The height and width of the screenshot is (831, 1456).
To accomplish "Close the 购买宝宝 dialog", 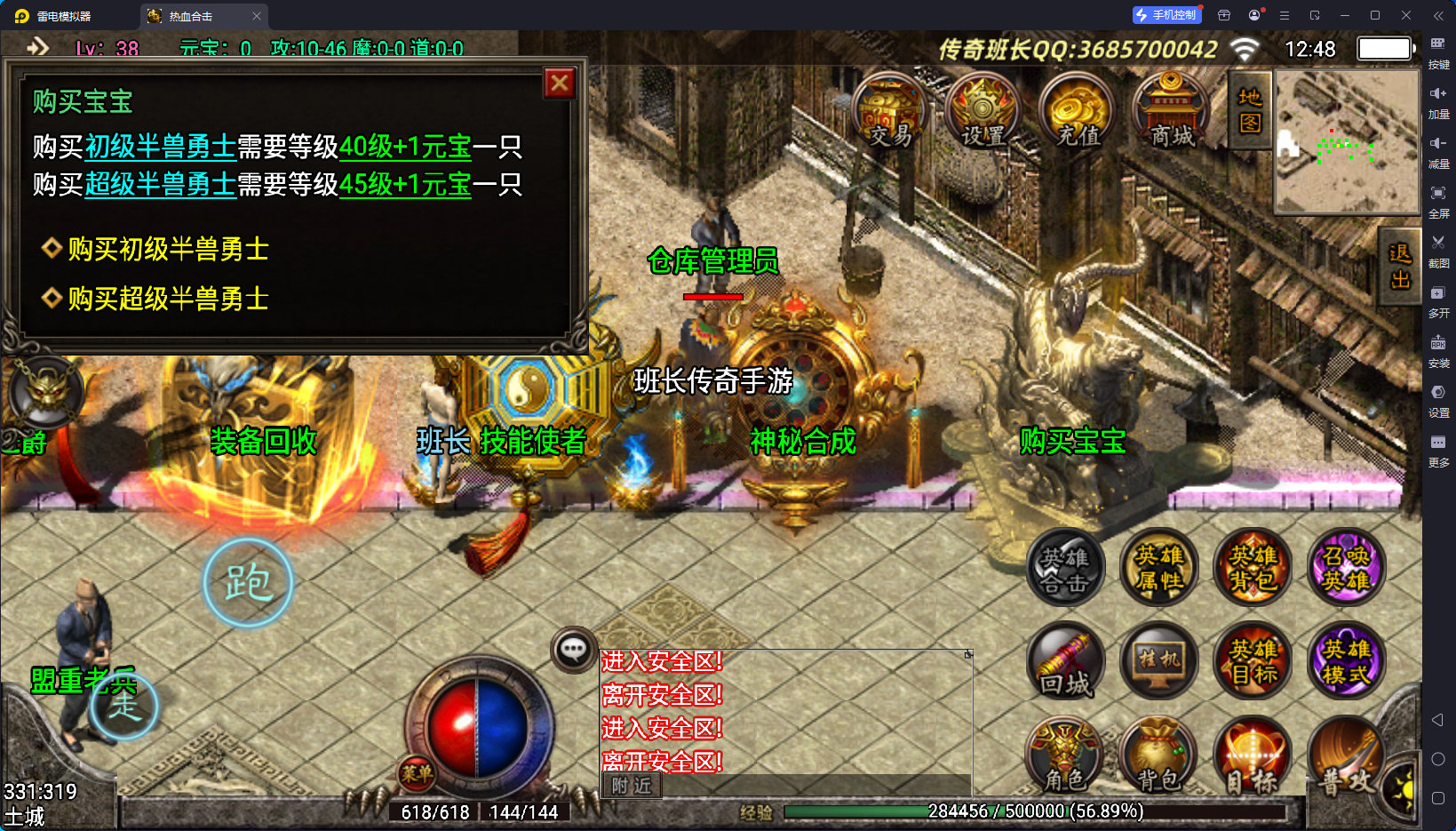I will tap(560, 84).
